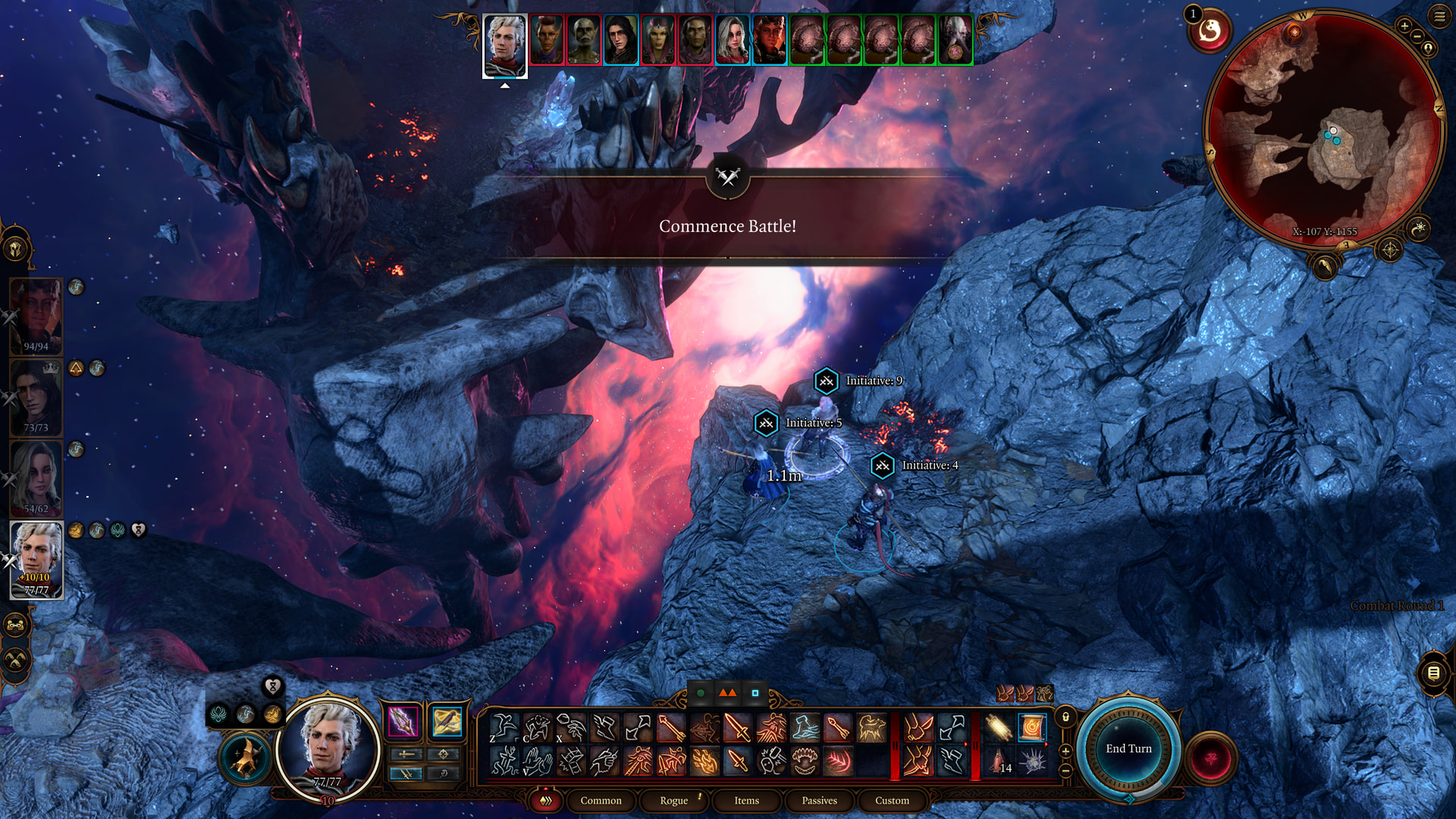Select the 73/73 party member portrait
The image size is (1456, 819).
pos(36,396)
